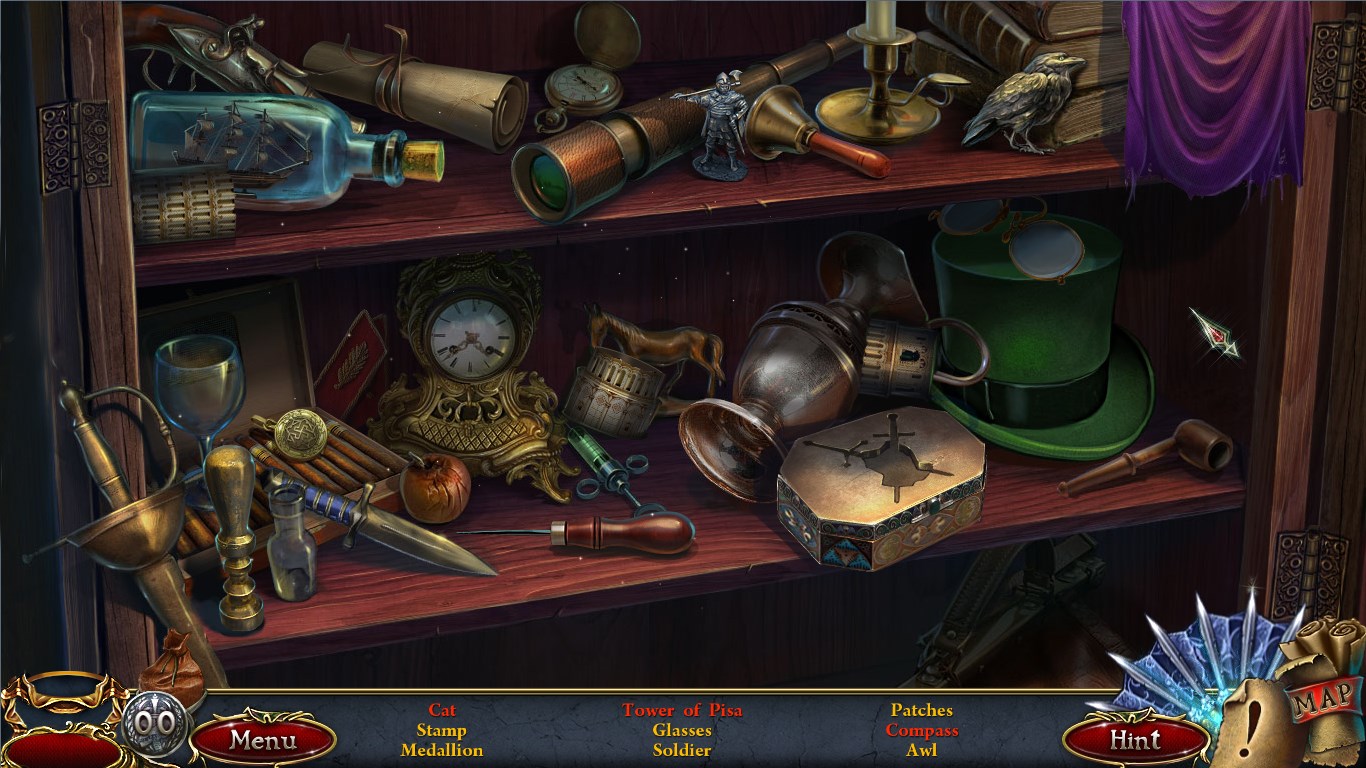Open the Menu button

pyautogui.click(x=263, y=740)
